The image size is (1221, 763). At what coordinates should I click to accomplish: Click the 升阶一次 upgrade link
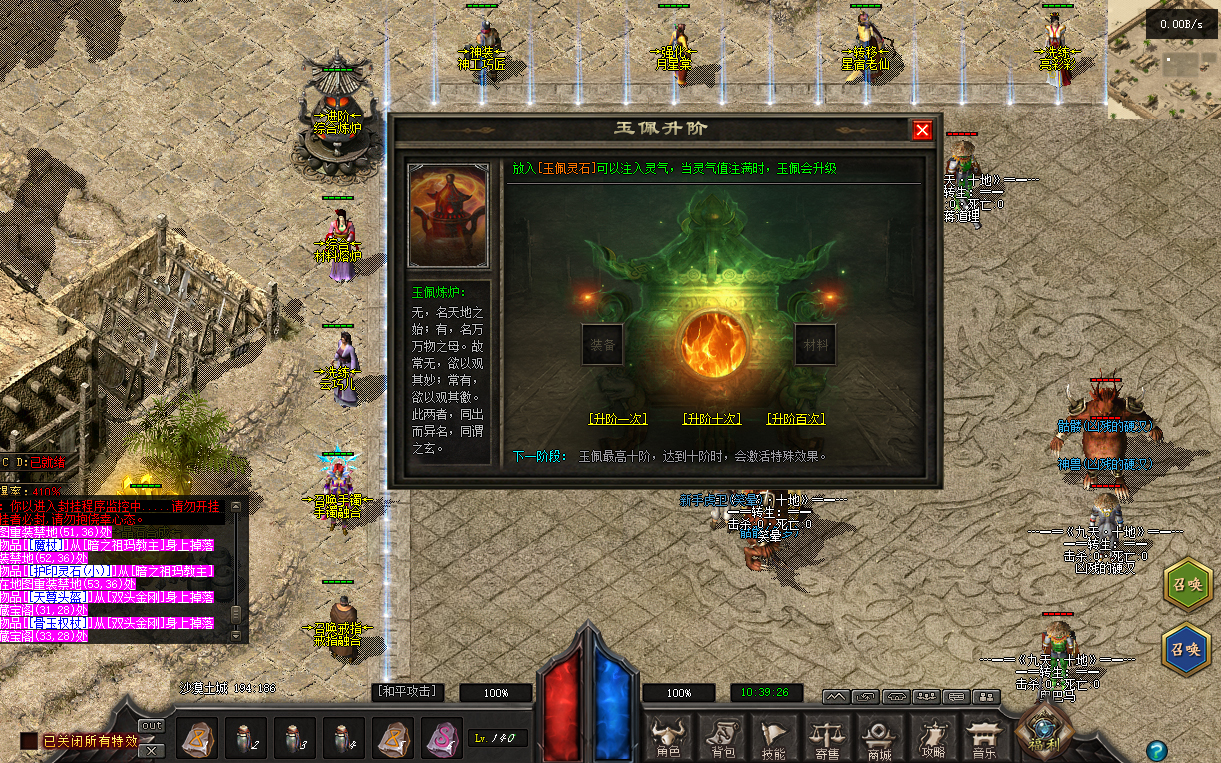[x=617, y=419]
